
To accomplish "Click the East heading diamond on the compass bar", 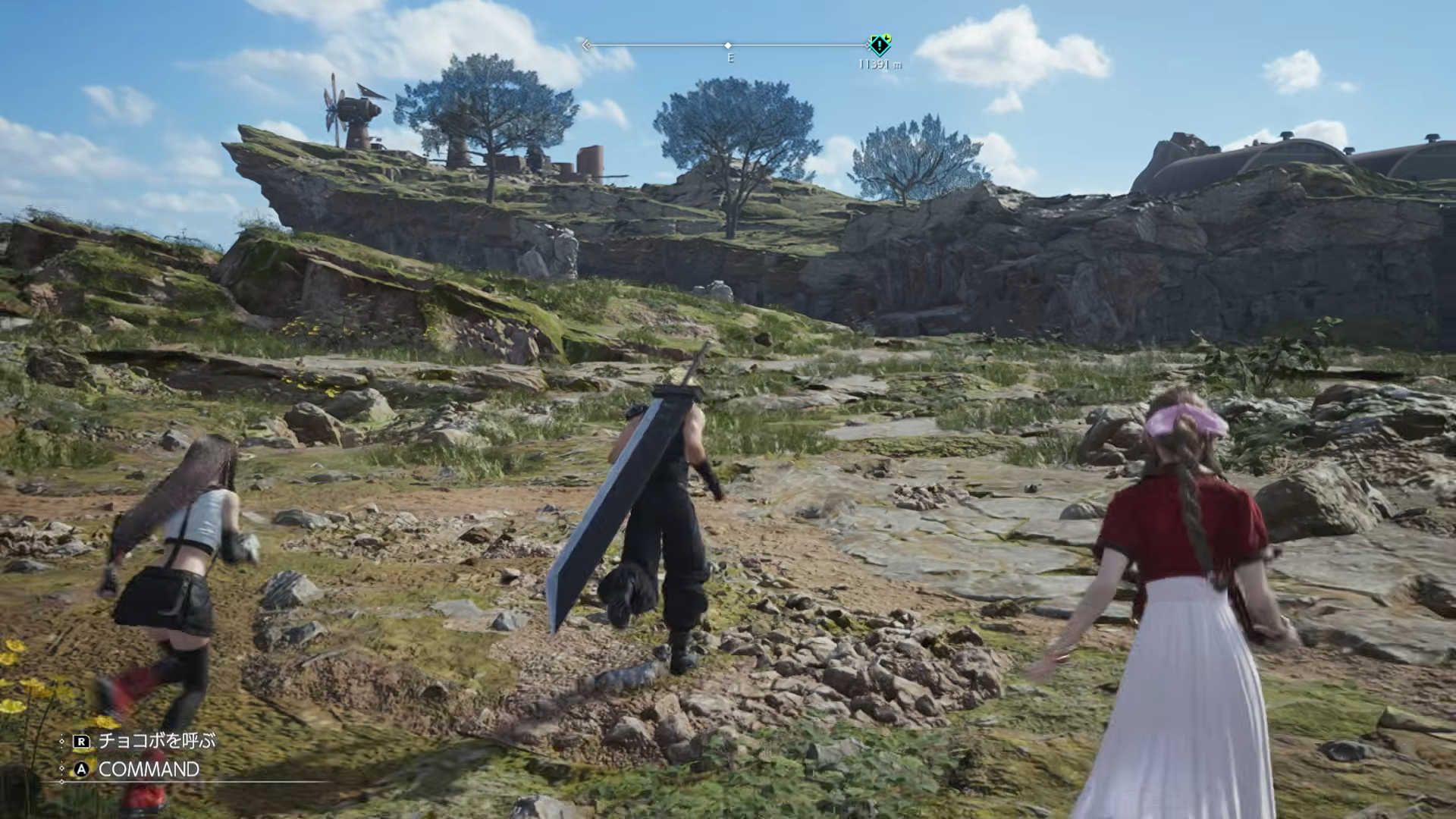I will tap(728, 46).
